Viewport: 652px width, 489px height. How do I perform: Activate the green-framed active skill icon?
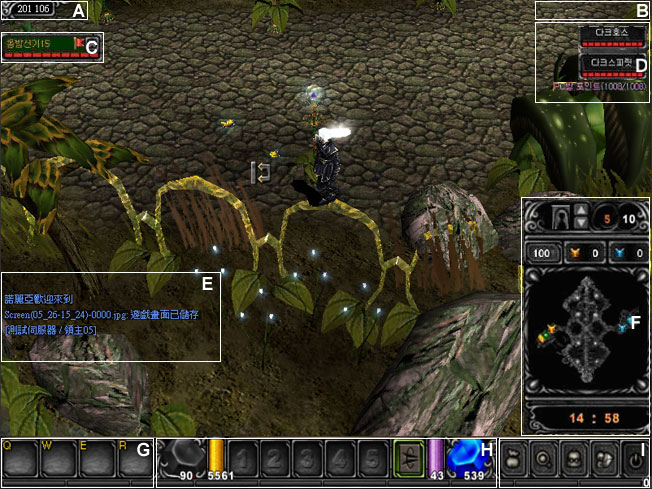pyautogui.click(x=409, y=457)
